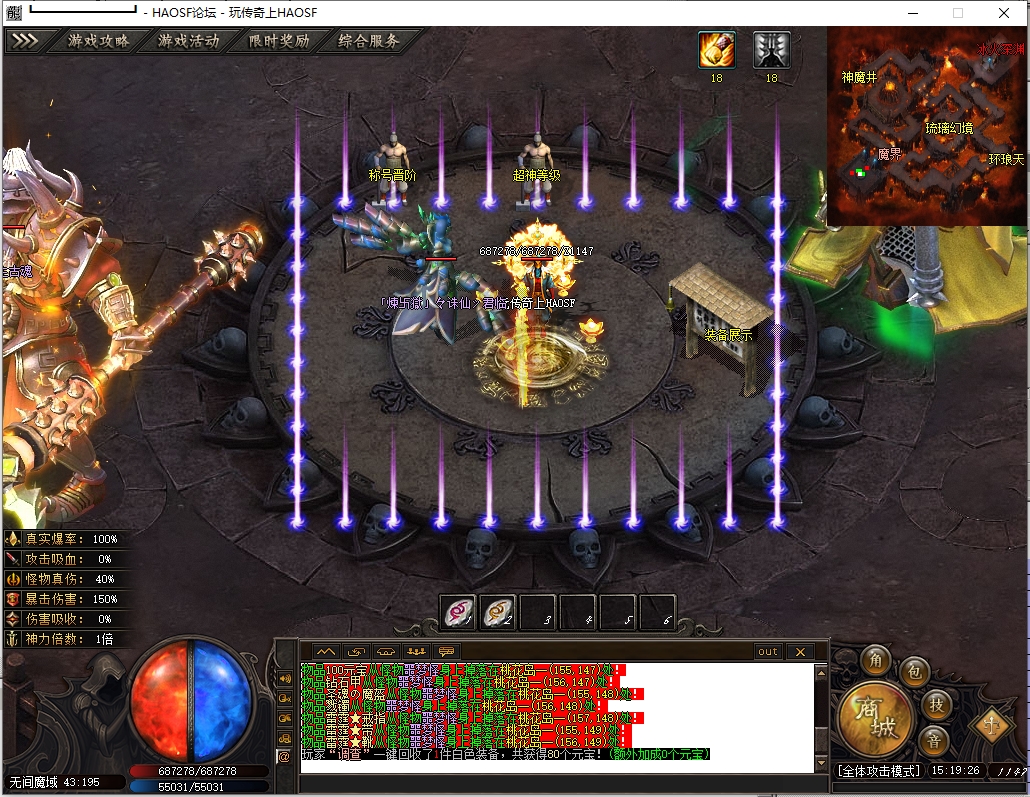1030x797 pixels.
Task: Select the 限时奖励 menu entry
Action: (278, 42)
